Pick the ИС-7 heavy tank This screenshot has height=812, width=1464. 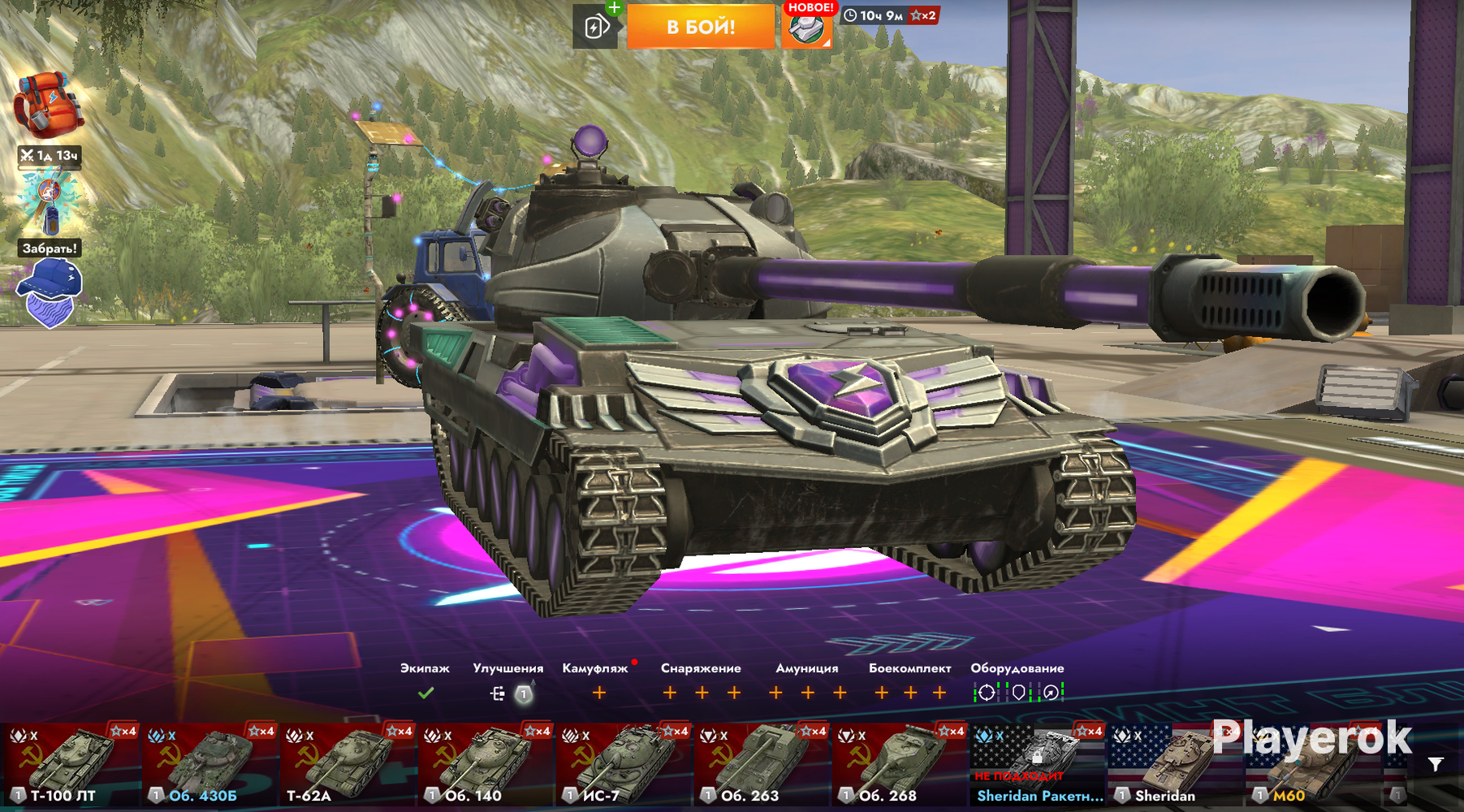[624, 764]
